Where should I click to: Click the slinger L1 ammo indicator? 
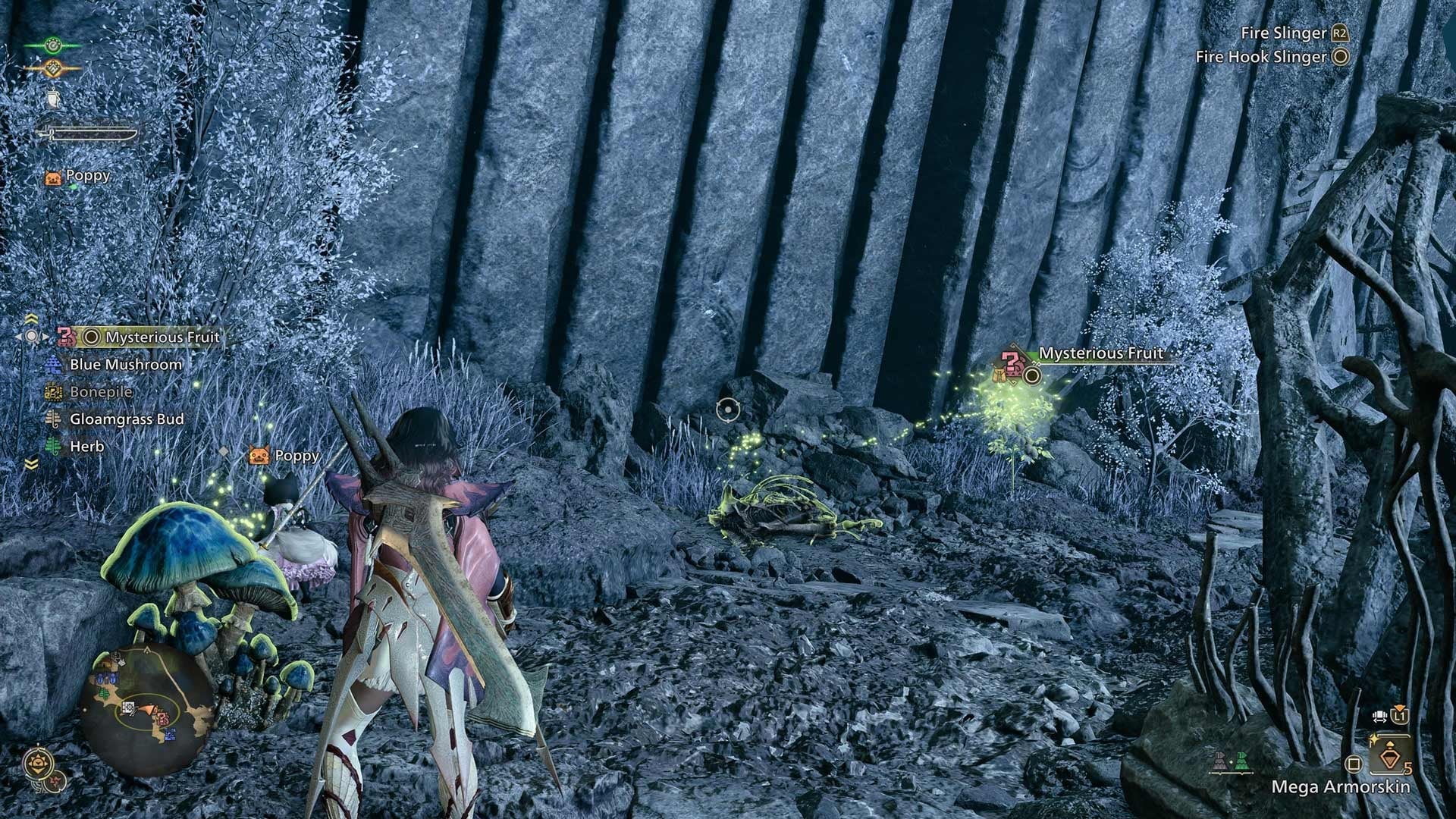(1400, 715)
